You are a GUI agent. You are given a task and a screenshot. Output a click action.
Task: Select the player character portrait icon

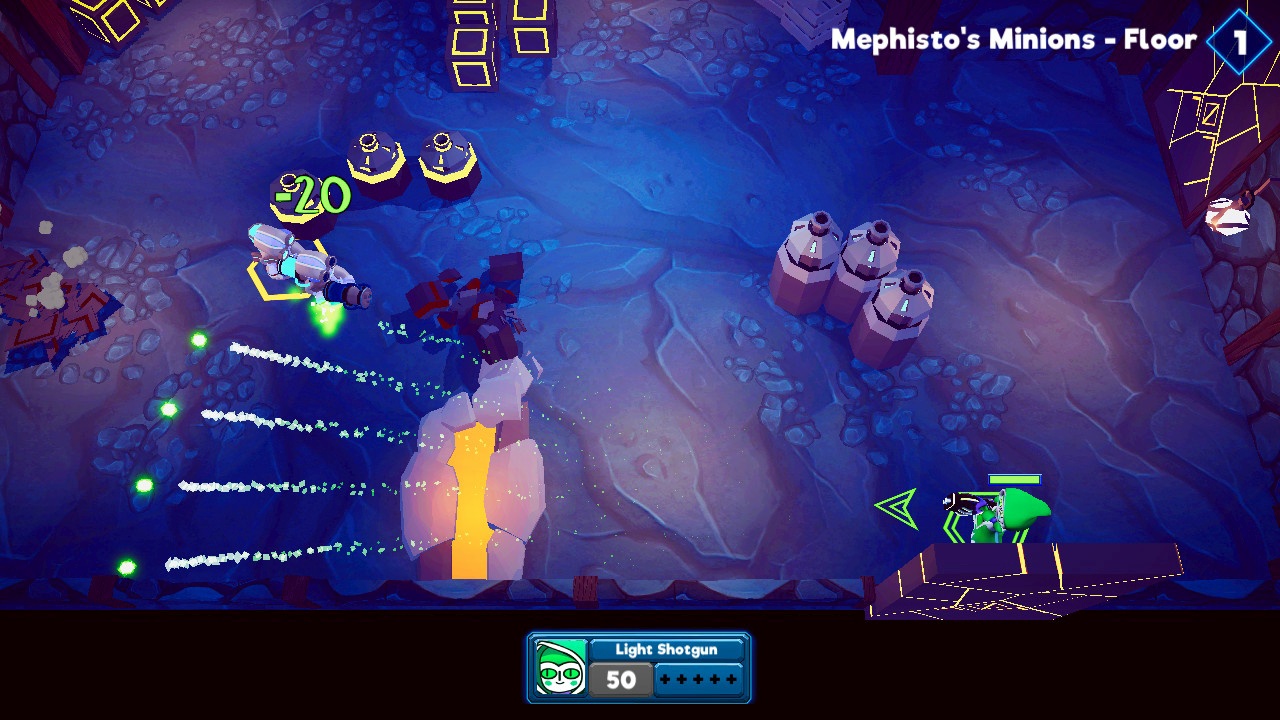pos(561,668)
